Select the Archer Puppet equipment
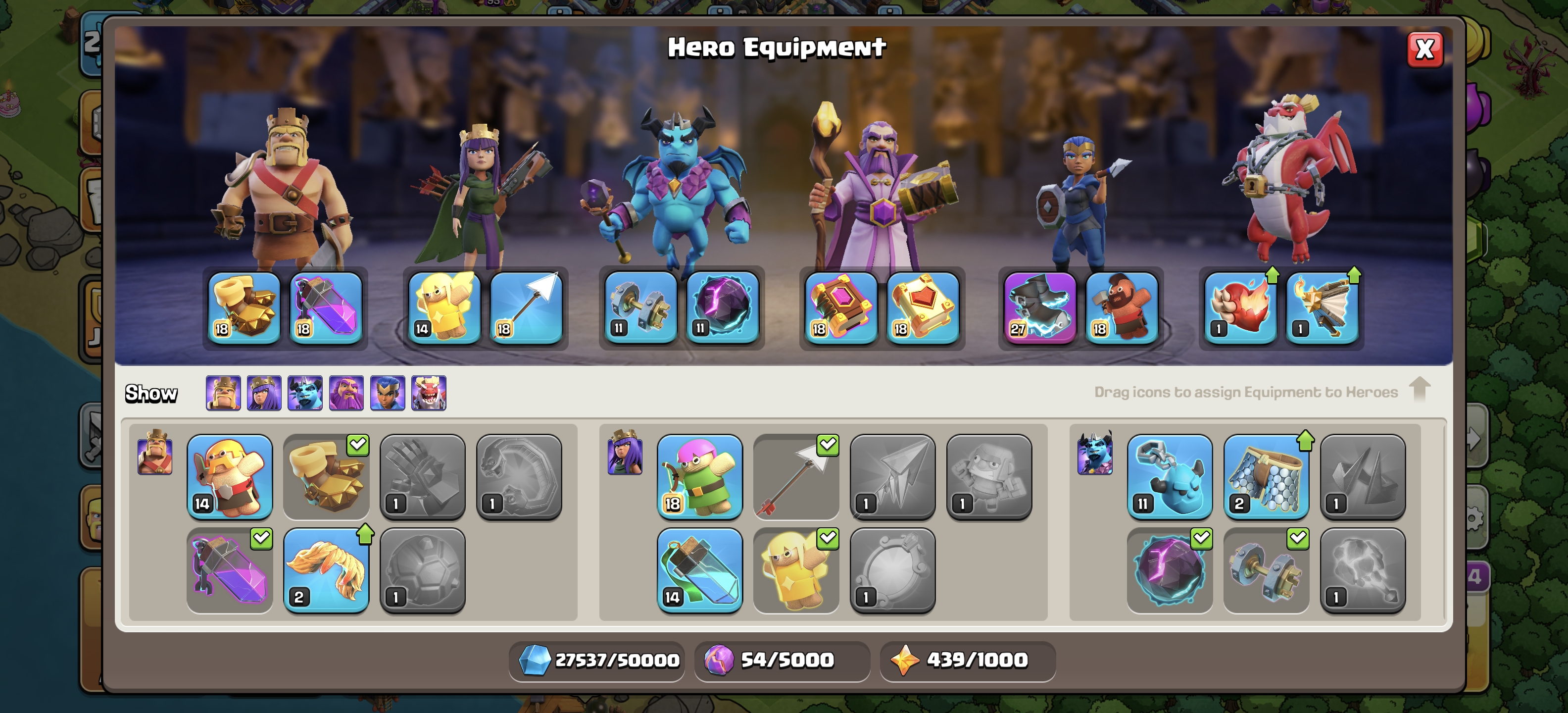1568x713 pixels. click(699, 476)
